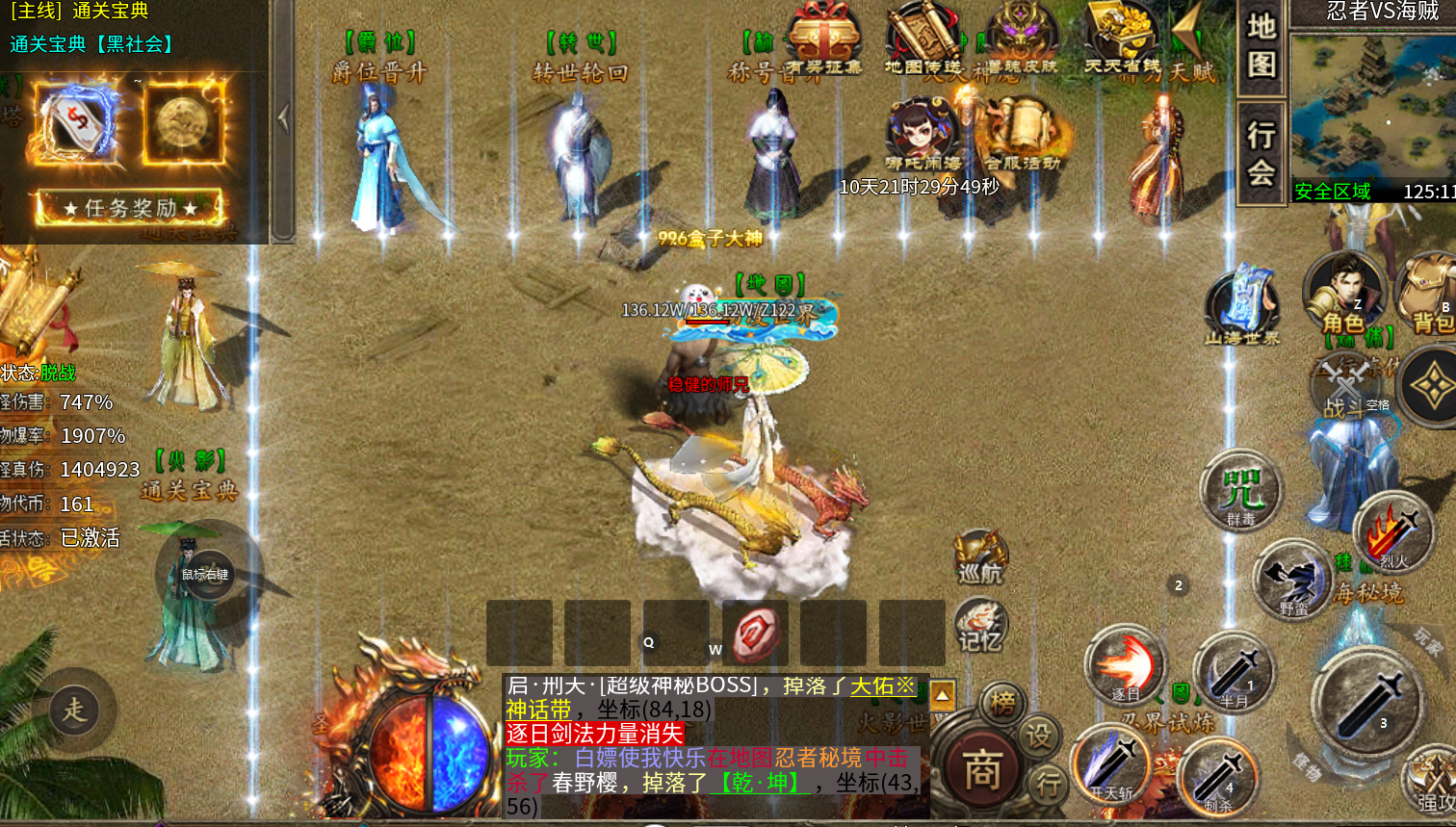Open the 商 shop button
This screenshot has width=1456, height=827.
pyautogui.click(x=980, y=769)
